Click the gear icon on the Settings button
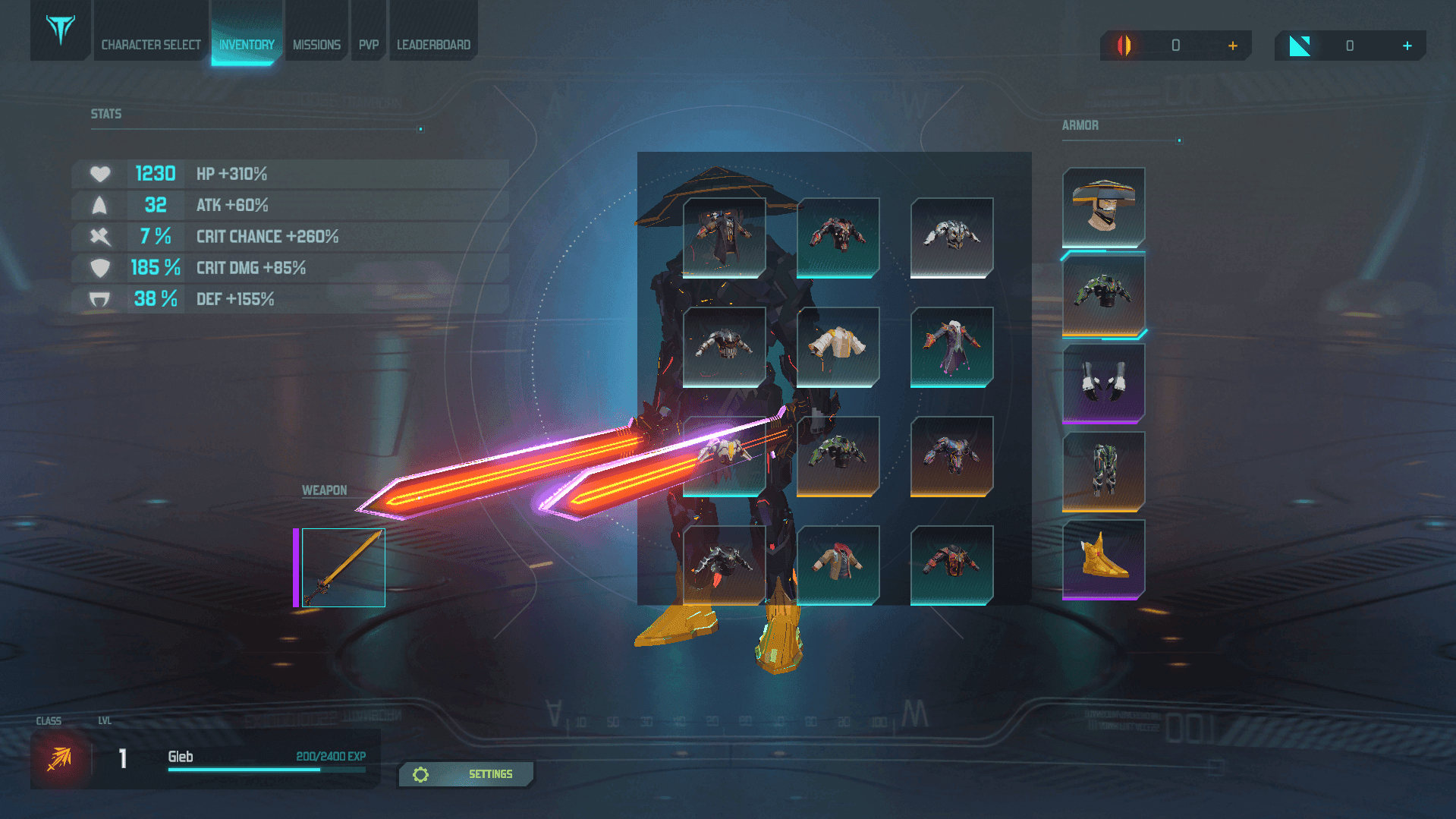Image resolution: width=1456 pixels, height=819 pixels. pos(421,774)
